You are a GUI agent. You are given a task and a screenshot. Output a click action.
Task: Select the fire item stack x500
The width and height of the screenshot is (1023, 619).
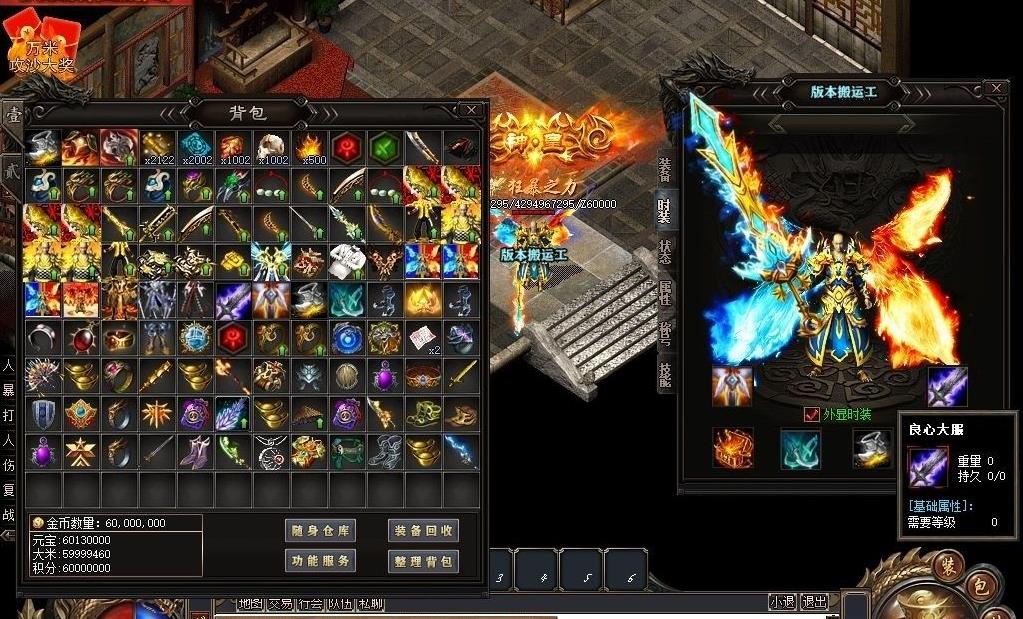point(309,147)
